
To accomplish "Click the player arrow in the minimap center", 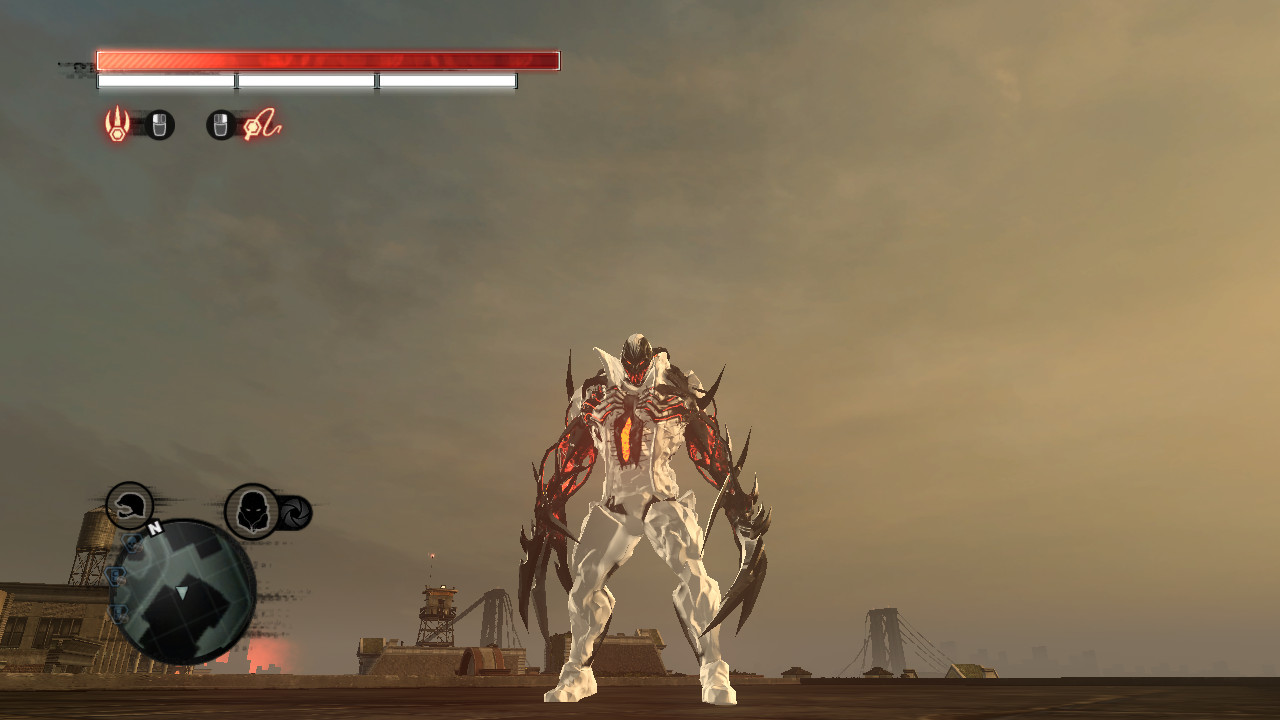I will [181, 592].
